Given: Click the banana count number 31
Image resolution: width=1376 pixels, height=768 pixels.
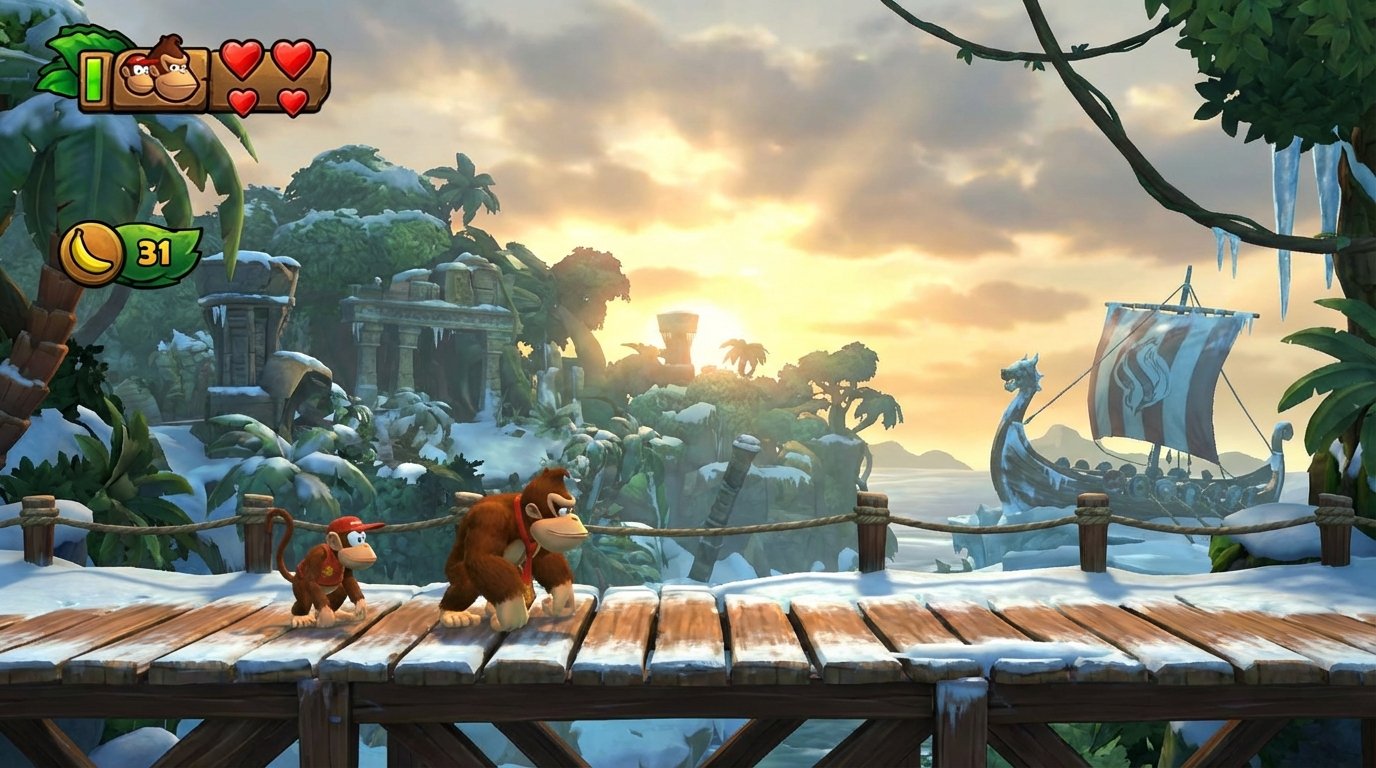Looking at the screenshot, I should pos(155,251).
